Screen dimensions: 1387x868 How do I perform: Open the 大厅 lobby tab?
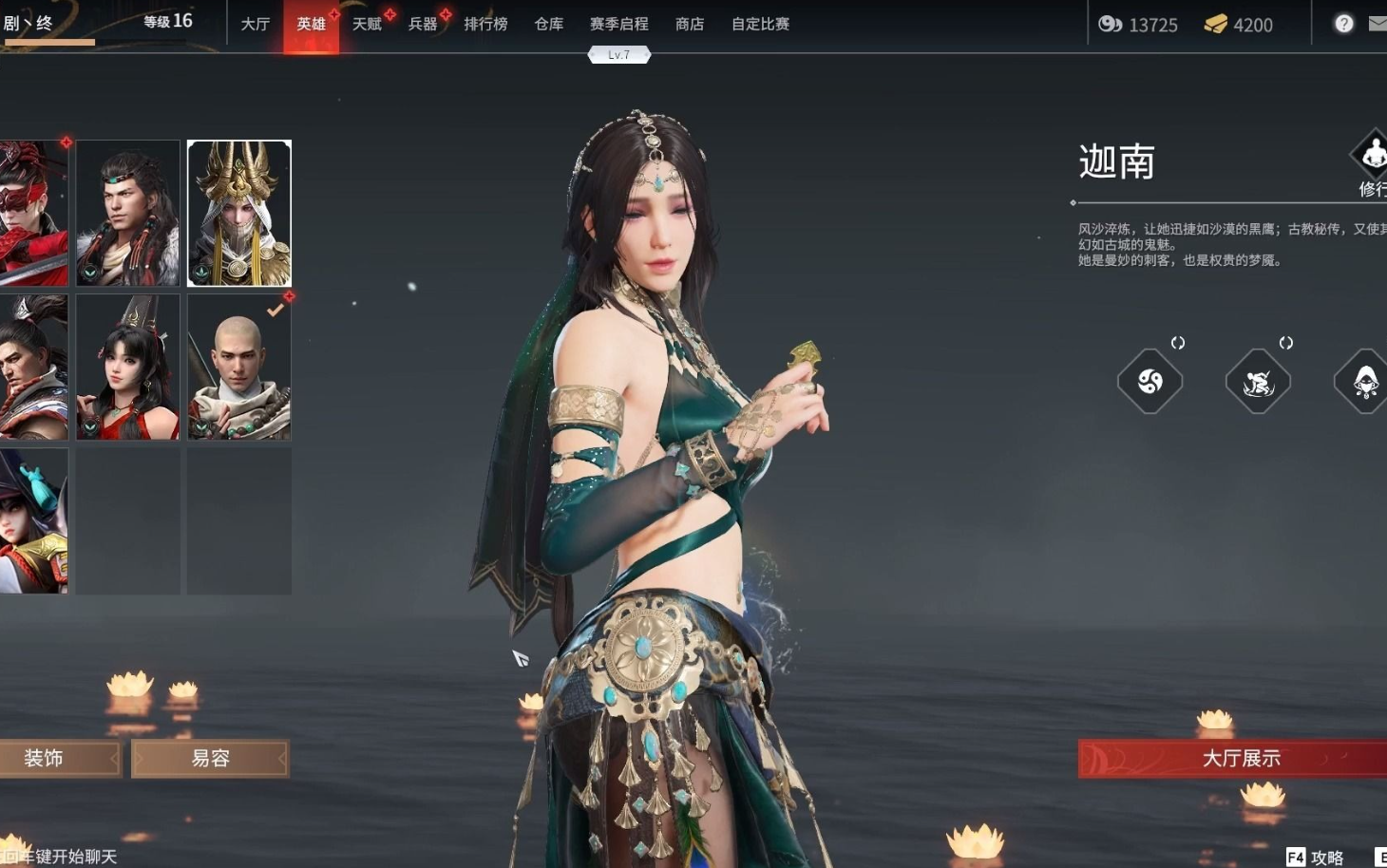pyautogui.click(x=255, y=24)
